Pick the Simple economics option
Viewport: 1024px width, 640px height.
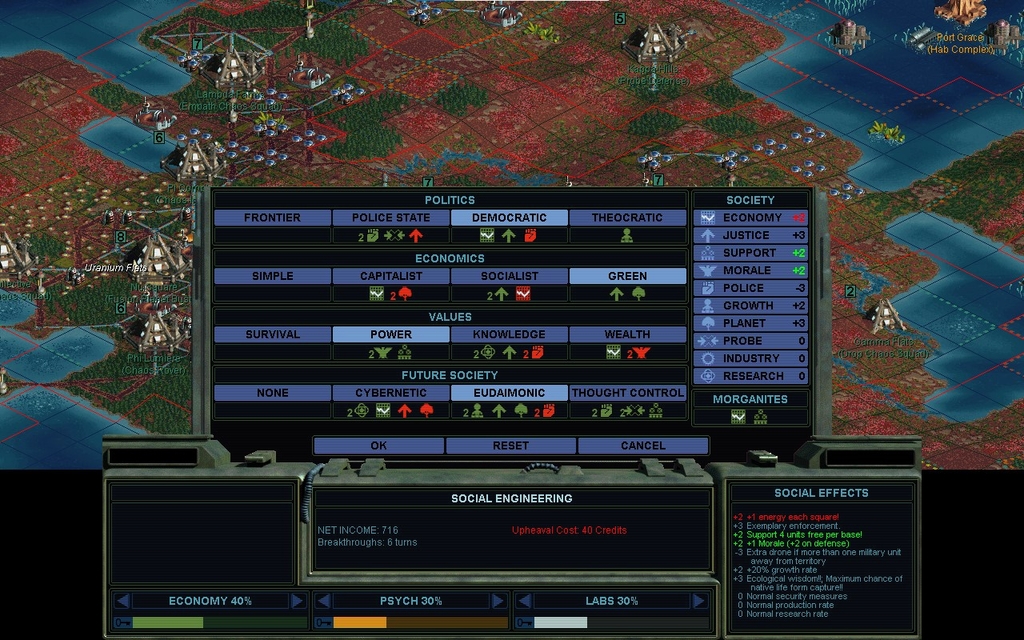pos(272,276)
